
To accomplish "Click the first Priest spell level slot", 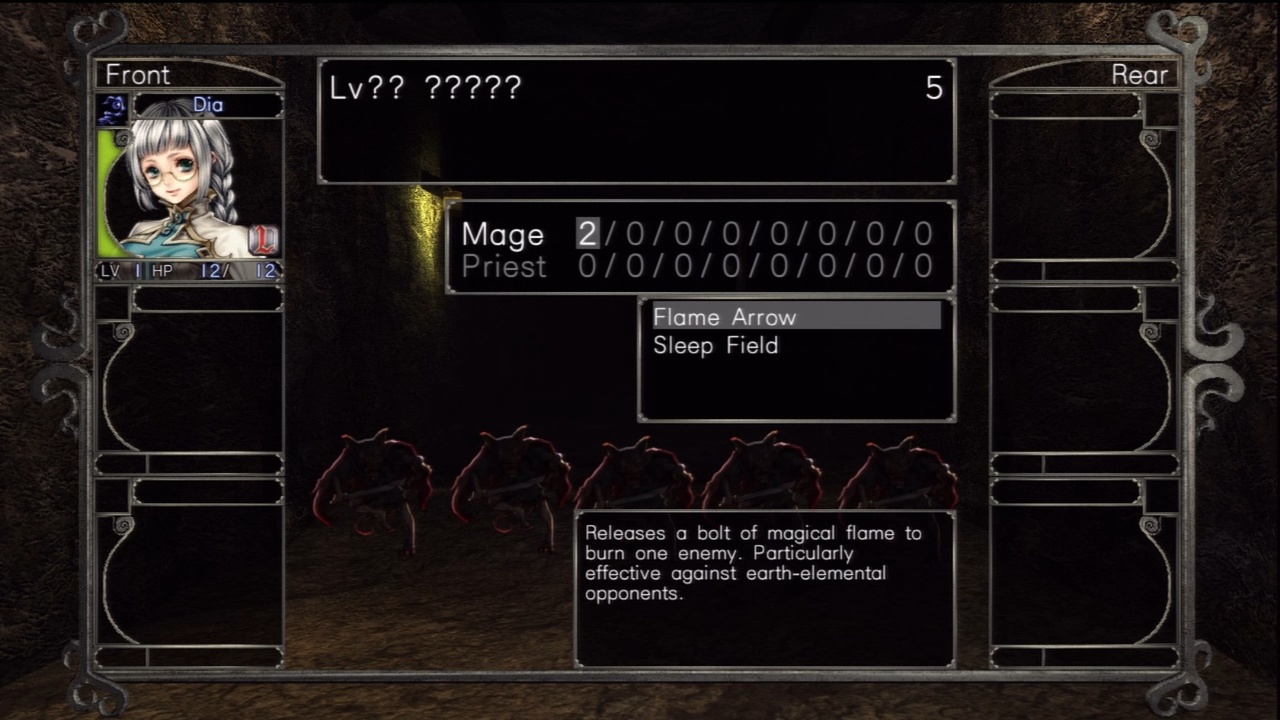I will point(585,266).
